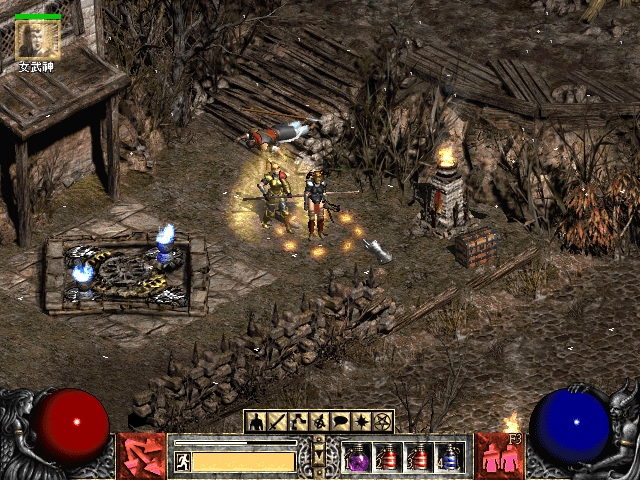The image size is (640, 480).
Task: Open the skill tree icon
Action: point(299,421)
